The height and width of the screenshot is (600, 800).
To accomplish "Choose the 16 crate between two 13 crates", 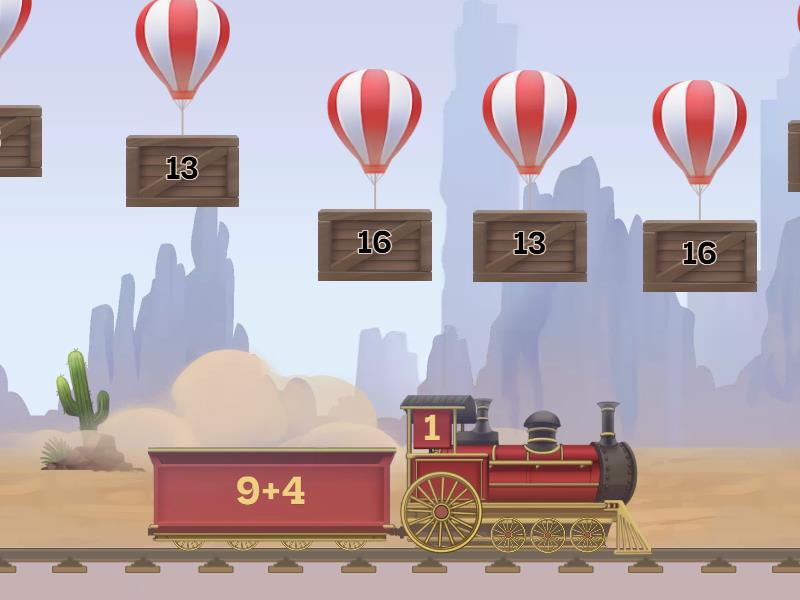I will 374,244.
